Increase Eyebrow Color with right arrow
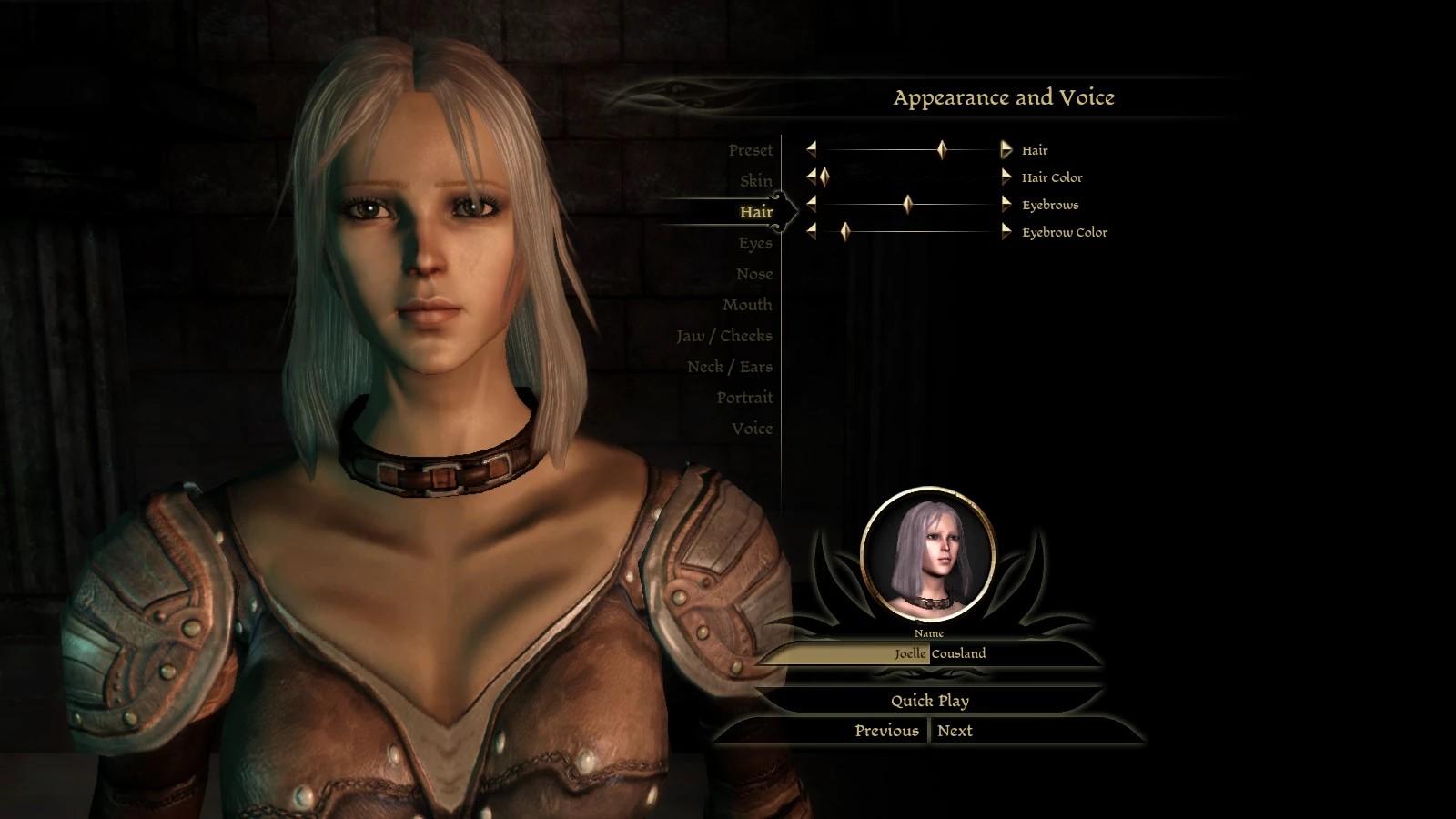The height and width of the screenshot is (819, 1456). [x=1006, y=232]
